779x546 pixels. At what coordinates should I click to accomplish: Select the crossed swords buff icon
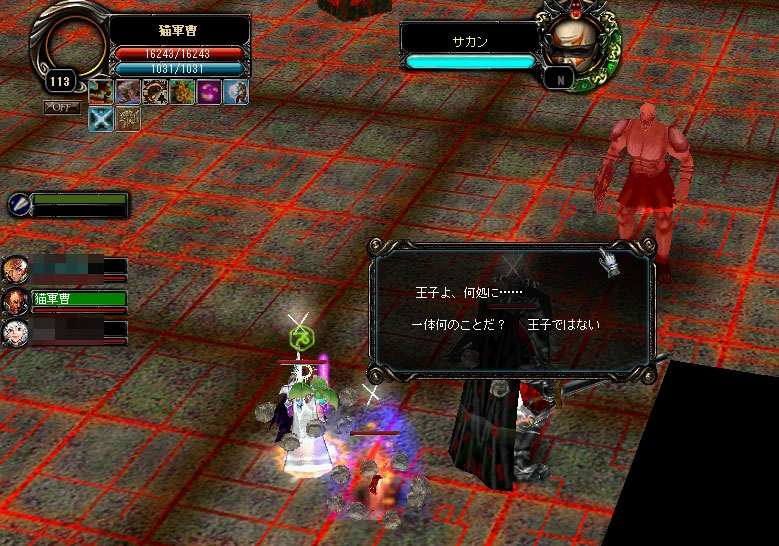coord(100,119)
